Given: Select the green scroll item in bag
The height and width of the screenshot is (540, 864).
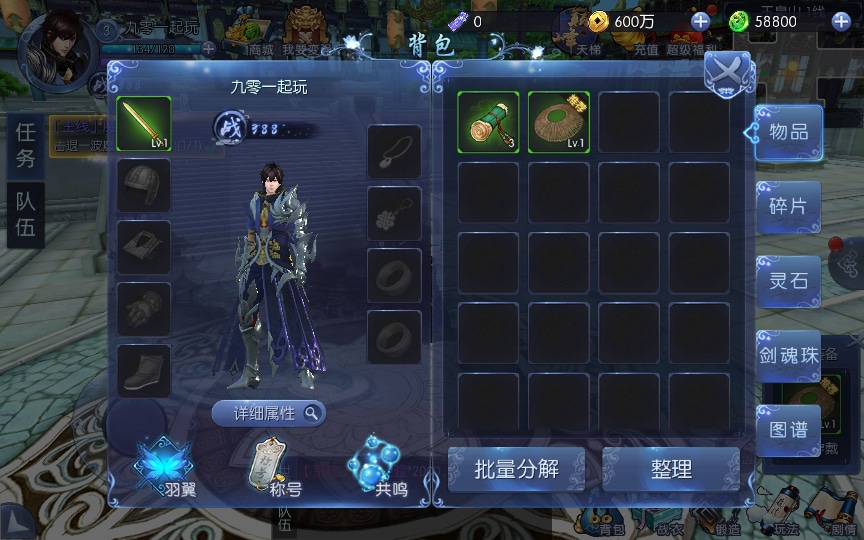Looking at the screenshot, I should click(x=489, y=122).
